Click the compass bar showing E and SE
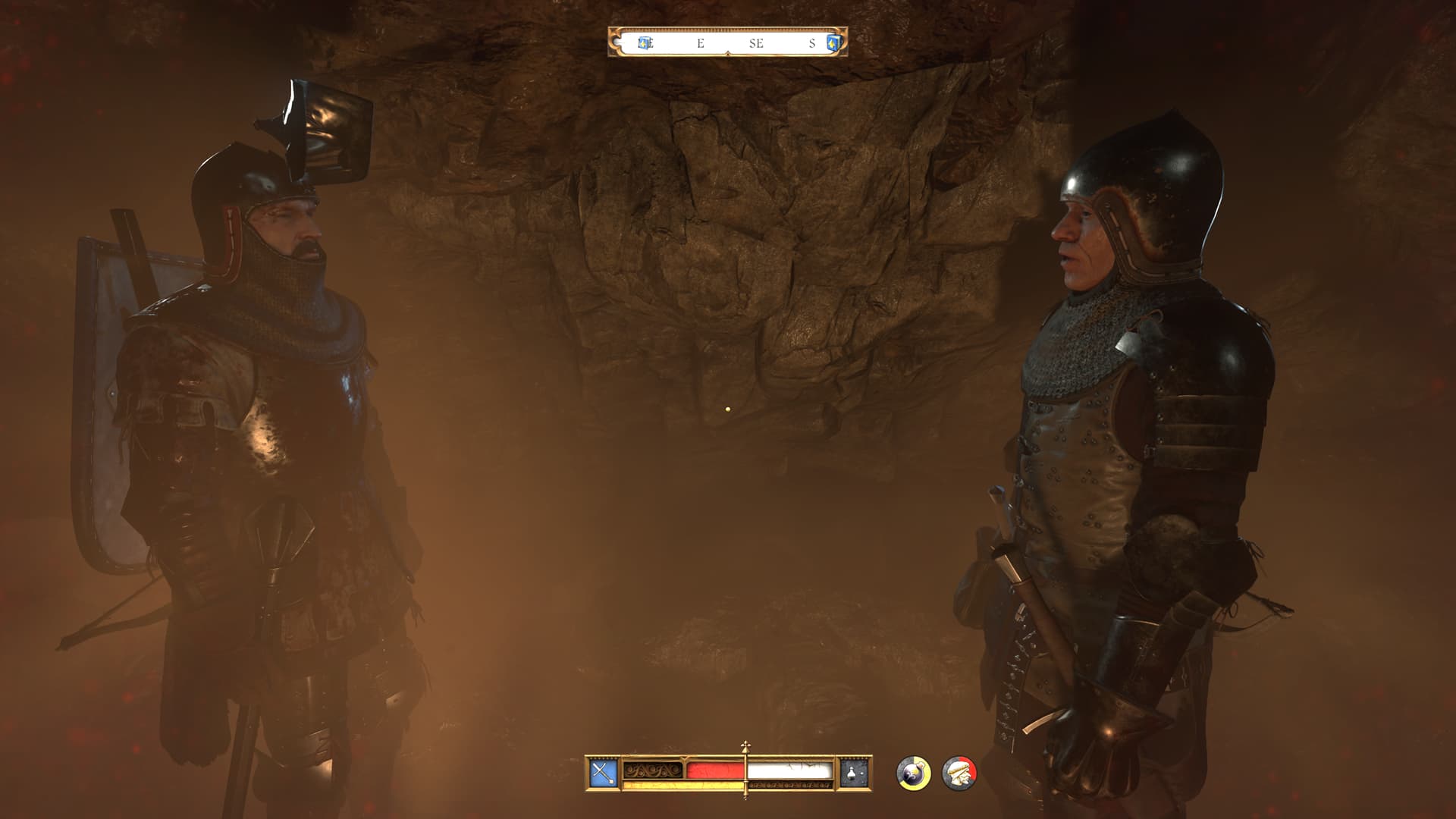 click(x=728, y=43)
